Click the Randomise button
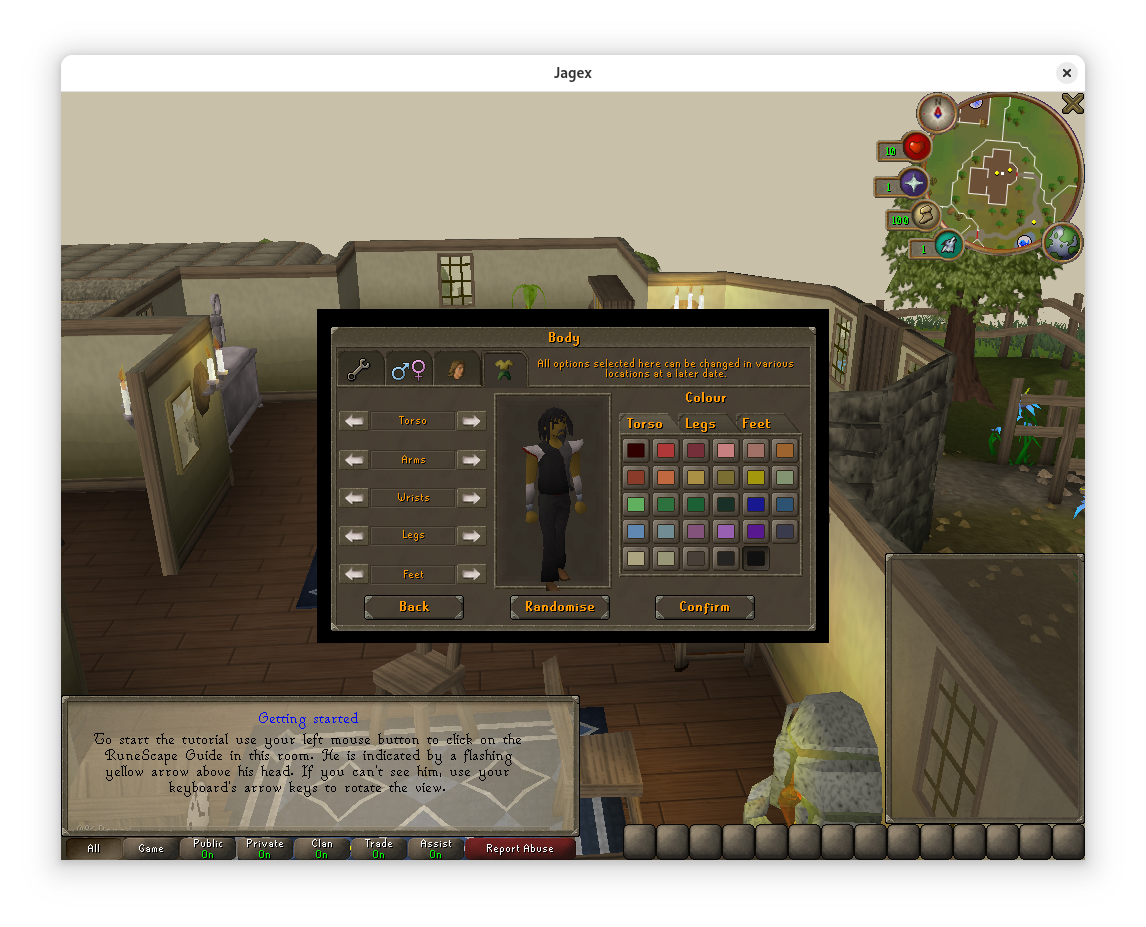This screenshot has height=927, width=1146. (x=559, y=607)
